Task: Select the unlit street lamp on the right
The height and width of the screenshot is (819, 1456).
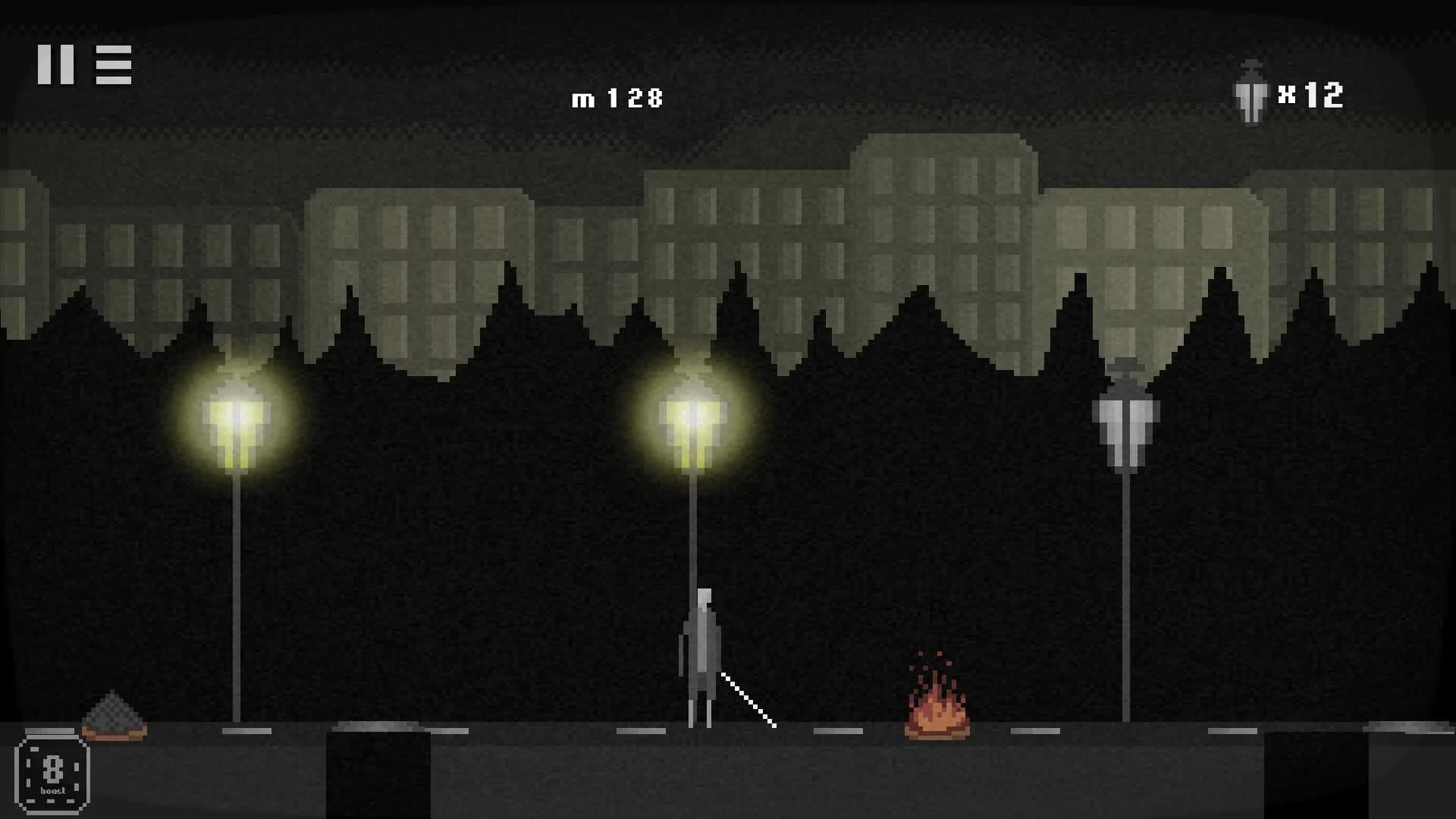Action: pyautogui.click(x=1125, y=425)
